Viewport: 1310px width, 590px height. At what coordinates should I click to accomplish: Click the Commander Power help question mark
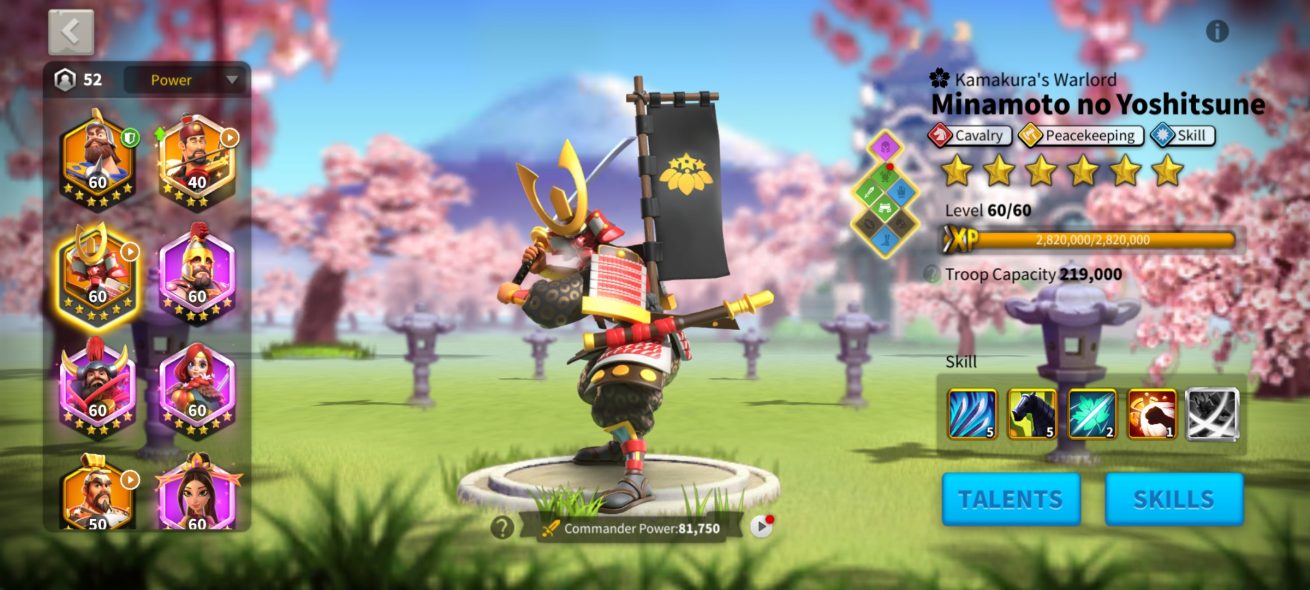[502, 527]
